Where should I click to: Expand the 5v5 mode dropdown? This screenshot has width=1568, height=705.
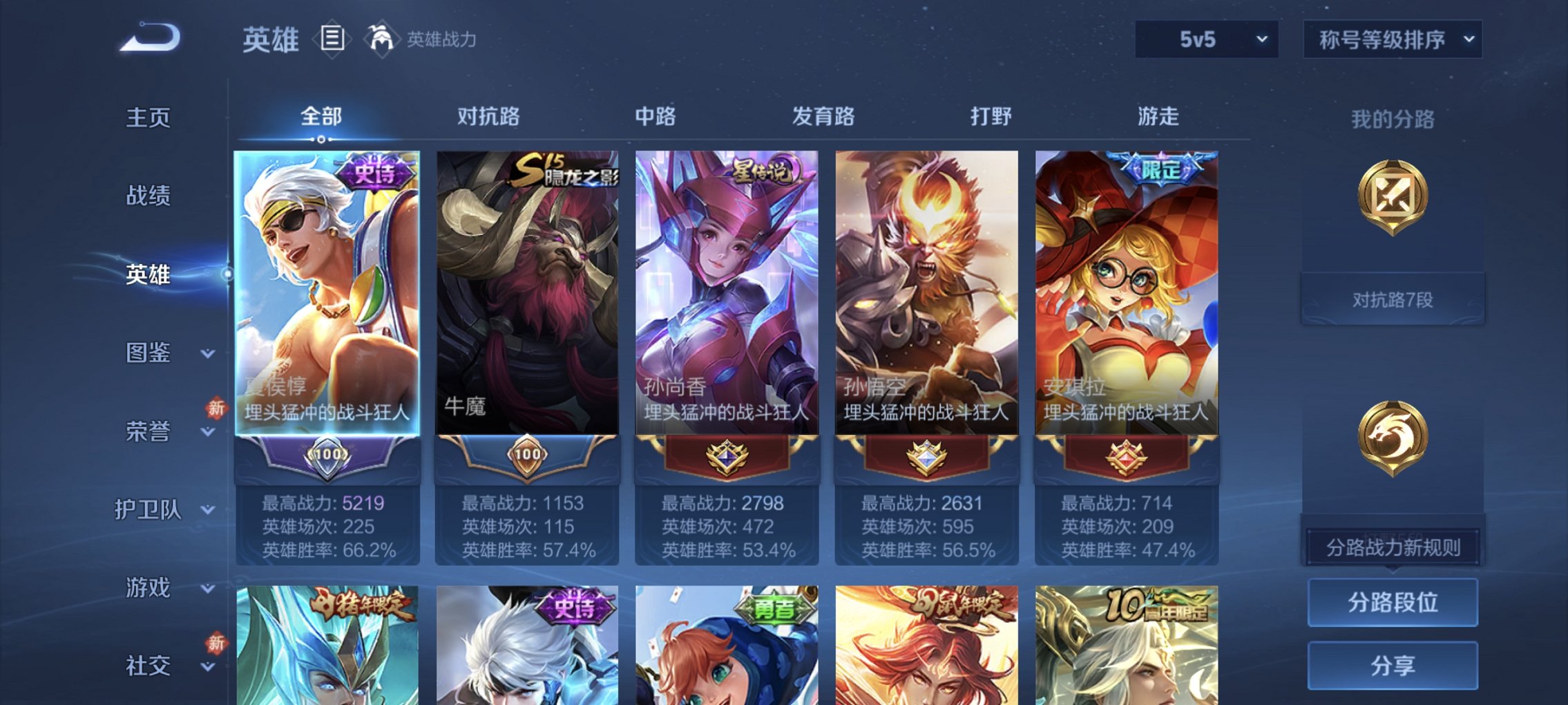[x=1206, y=39]
